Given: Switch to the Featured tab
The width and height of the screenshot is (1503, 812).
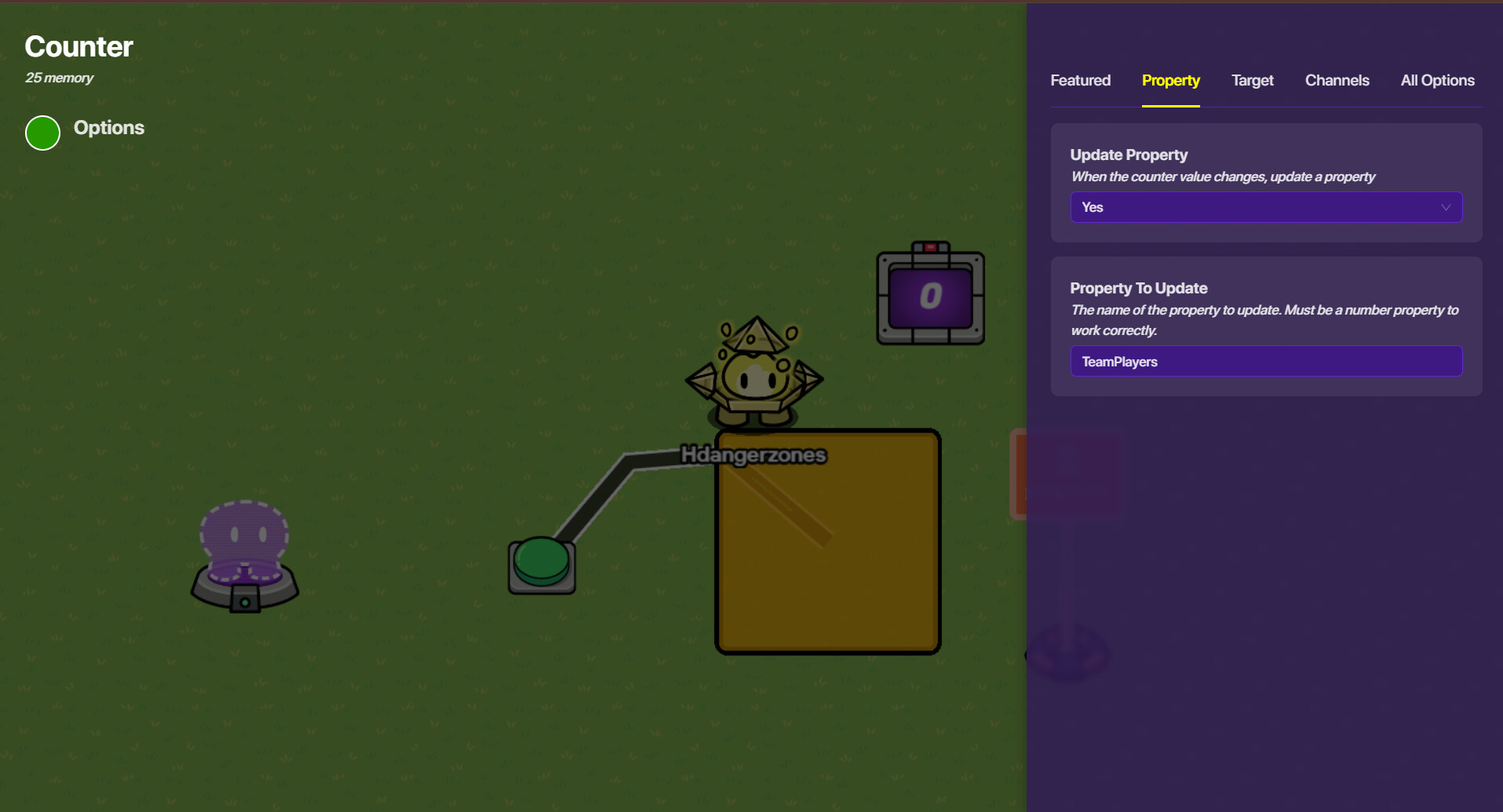Looking at the screenshot, I should pos(1080,81).
